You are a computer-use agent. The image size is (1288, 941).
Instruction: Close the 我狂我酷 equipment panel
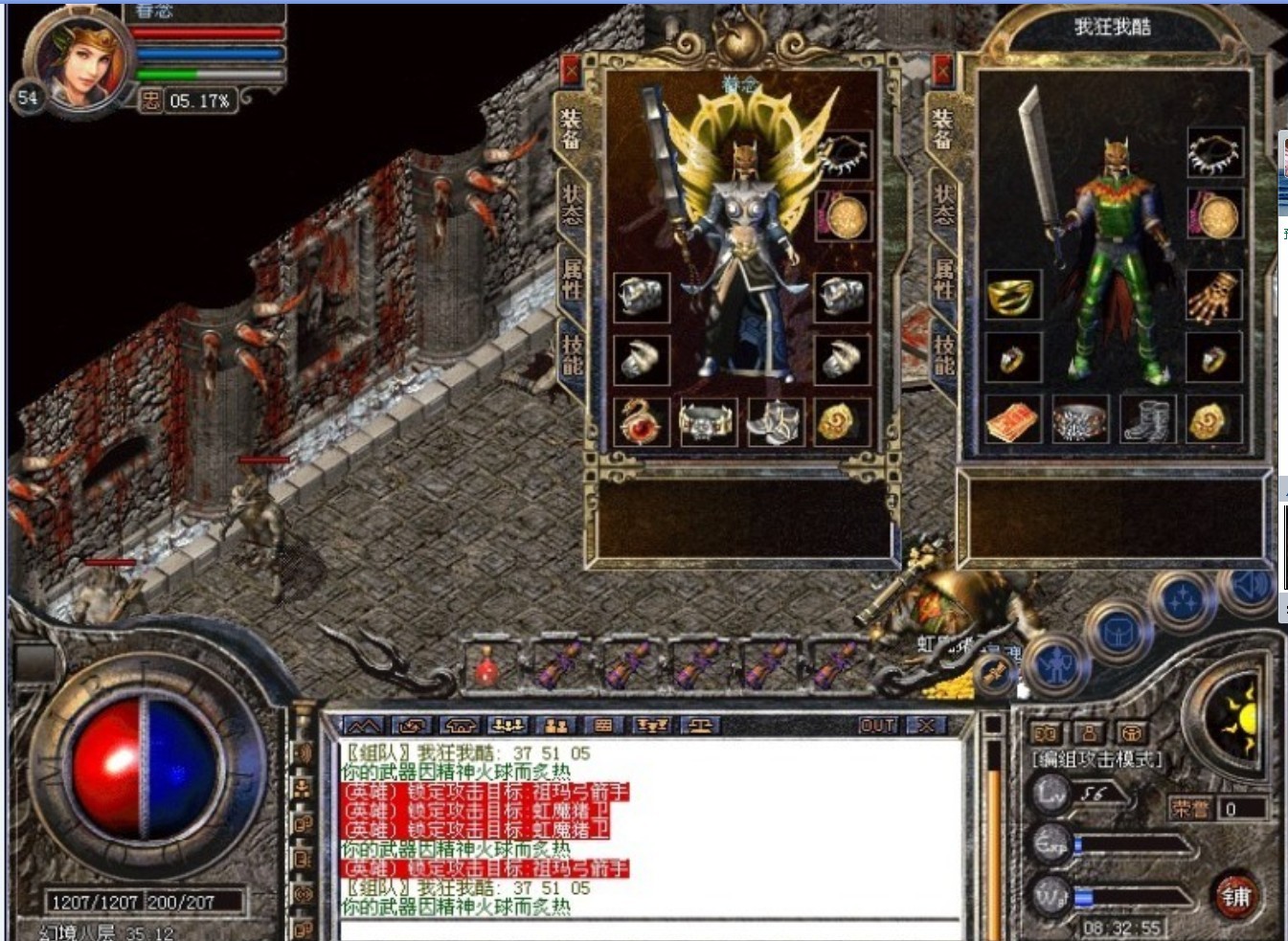click(x=942, y=70)
